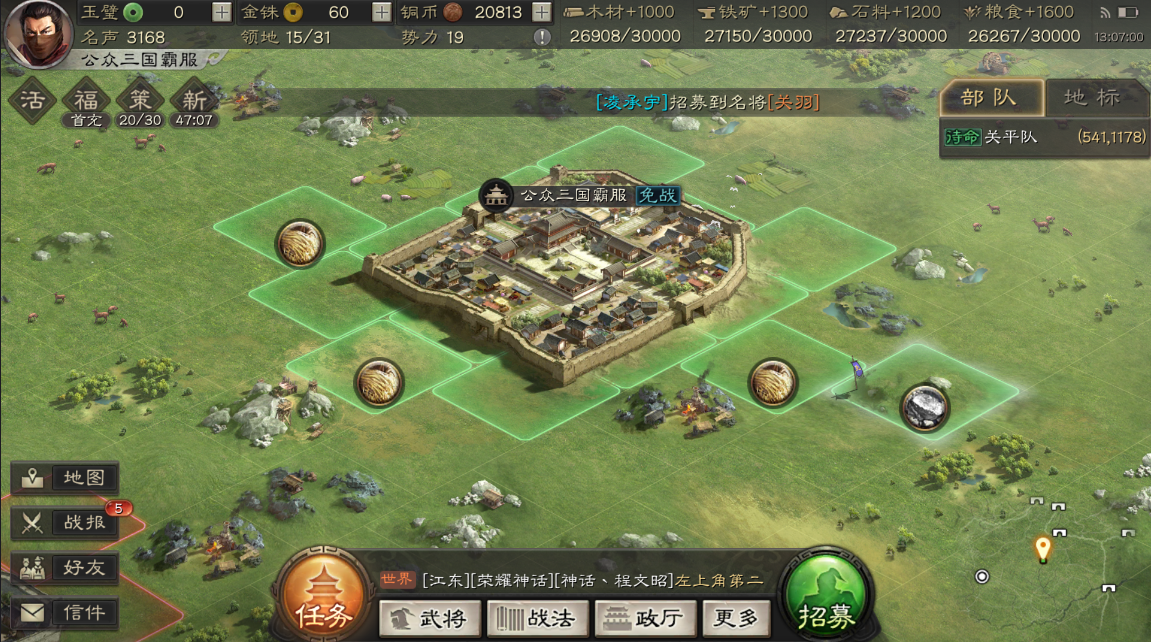Screen dimensions: 1151x642
Task: Open the 政厅 government hall menu
Action: tap(643, 618)
